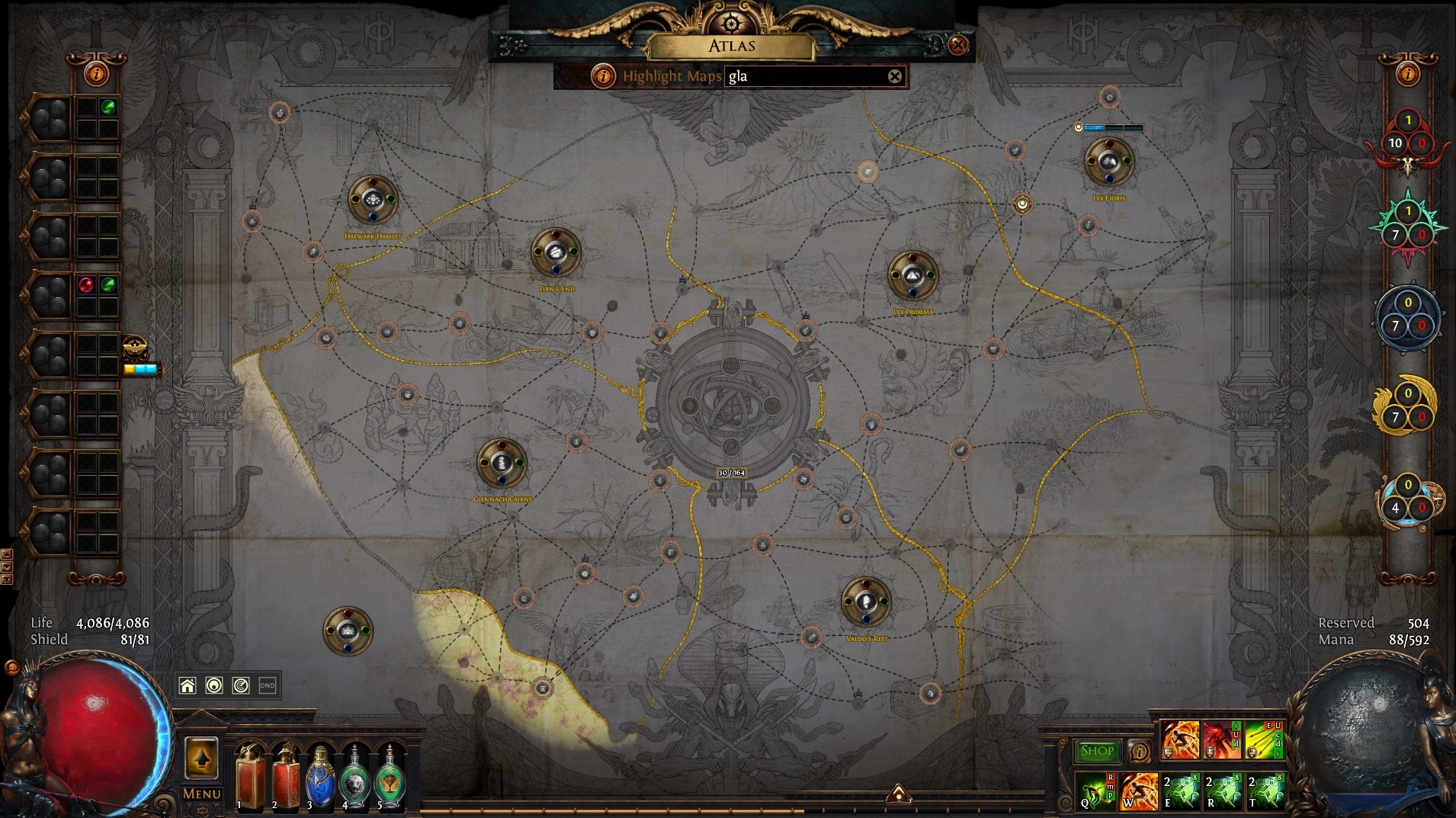Close the Atlas window
This screenshot has height=818, width=1456.
tap(957, 45)
